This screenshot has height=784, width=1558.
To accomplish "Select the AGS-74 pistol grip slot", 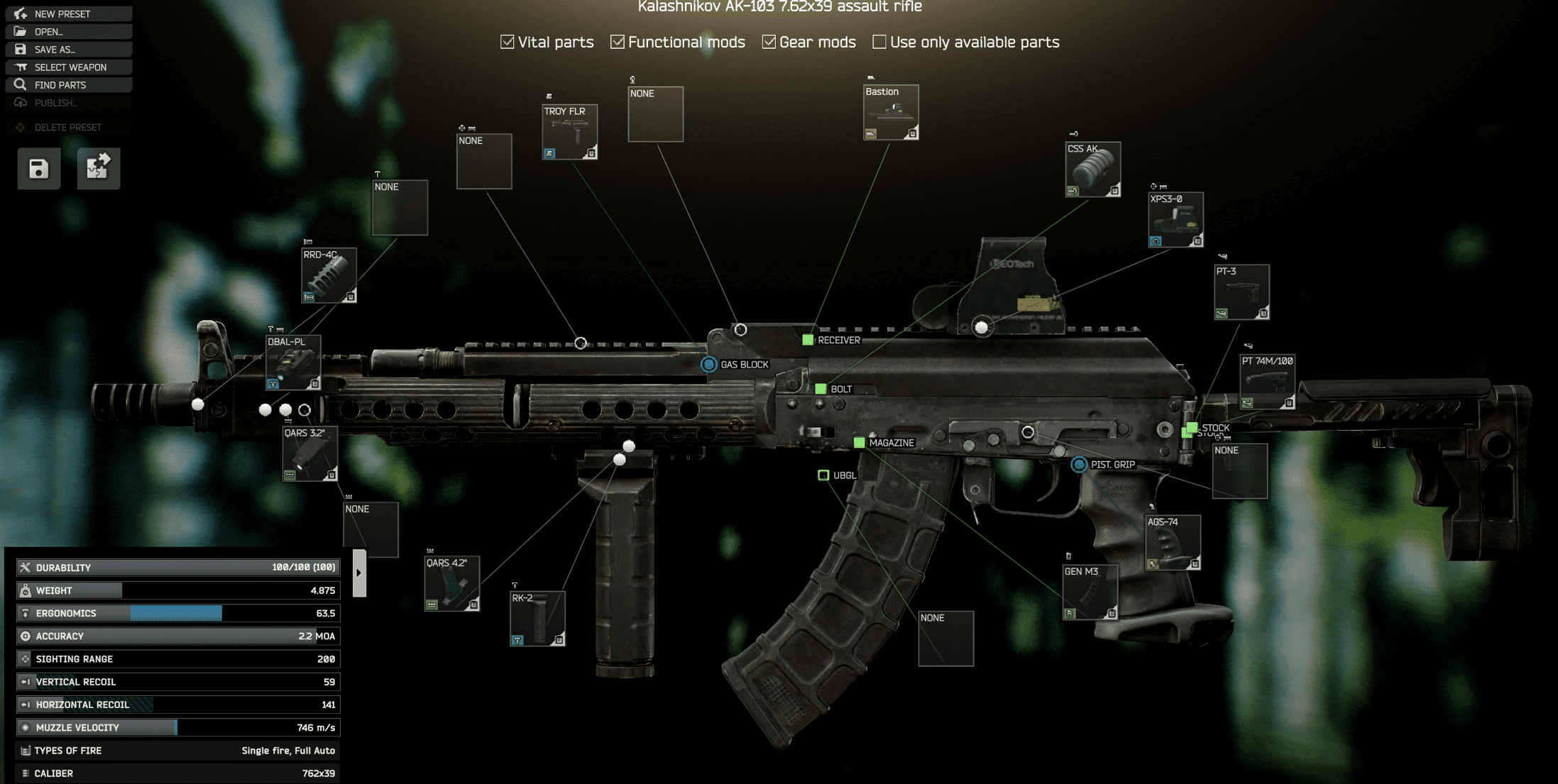I will tap(1173, 543).
